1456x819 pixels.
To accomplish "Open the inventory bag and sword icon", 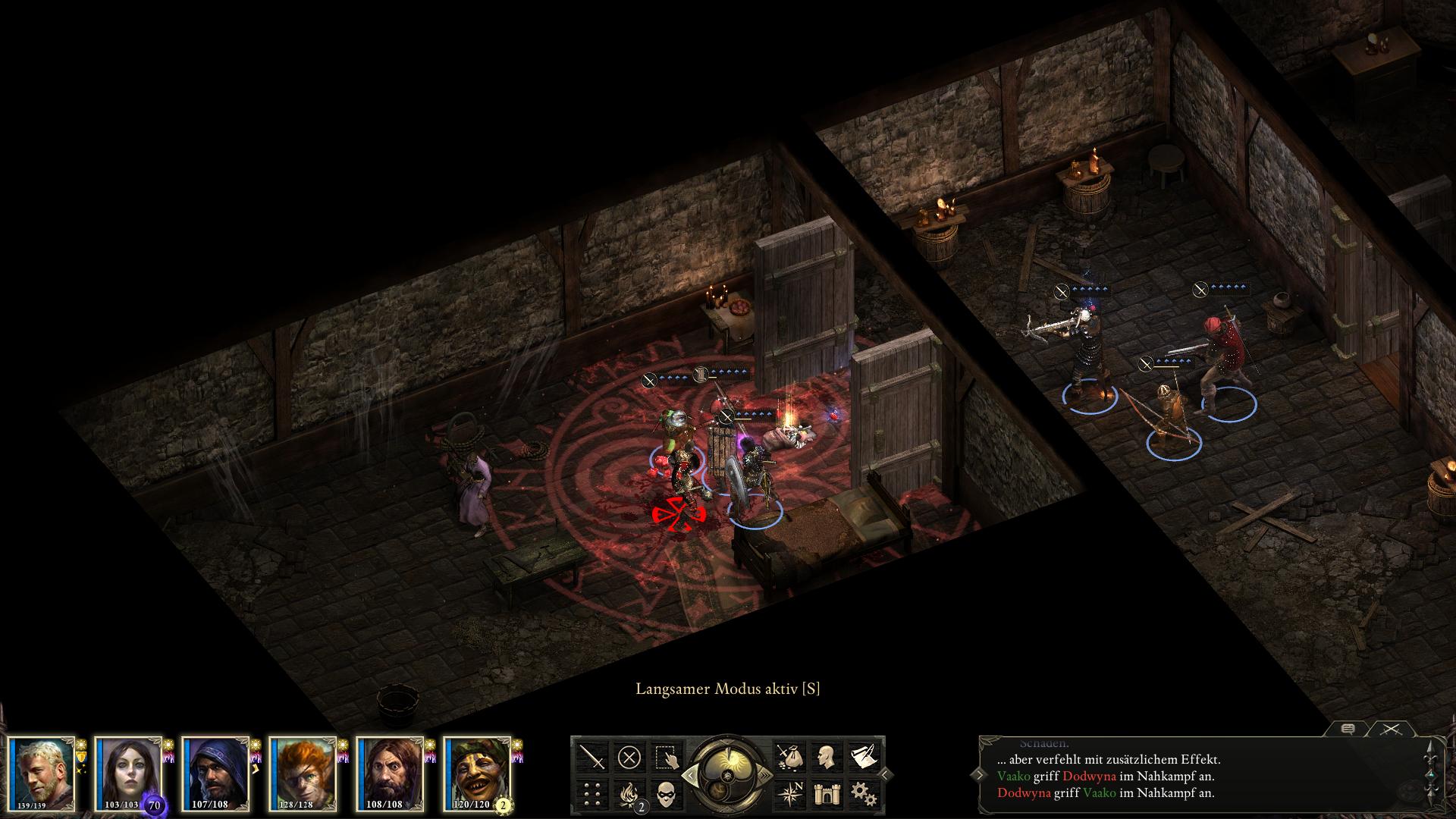I will tap(788, 757).
